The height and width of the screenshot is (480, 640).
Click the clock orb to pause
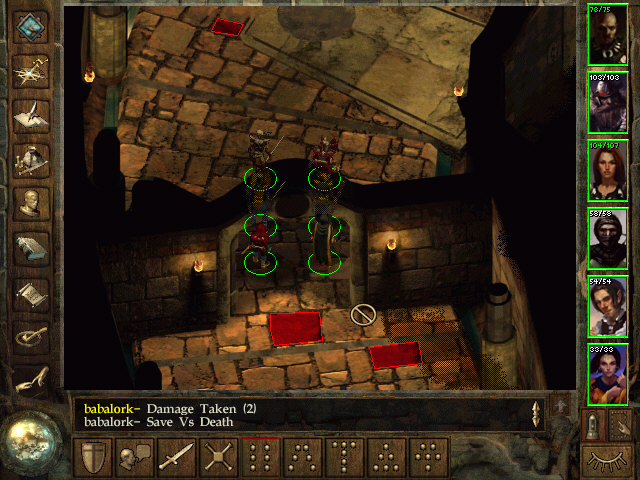point(32,442)
